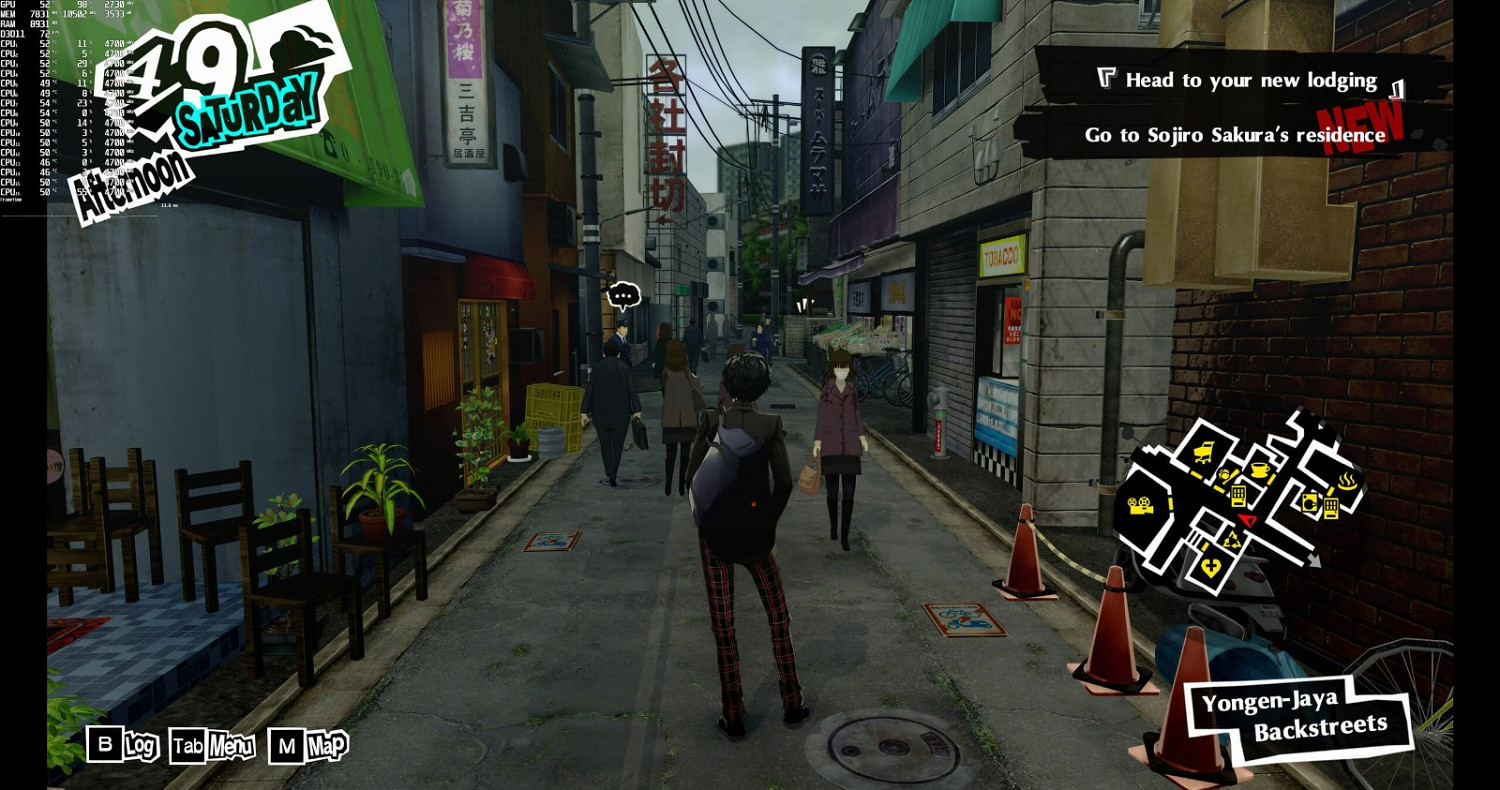Open the Menu

click(x=211, y=746)
